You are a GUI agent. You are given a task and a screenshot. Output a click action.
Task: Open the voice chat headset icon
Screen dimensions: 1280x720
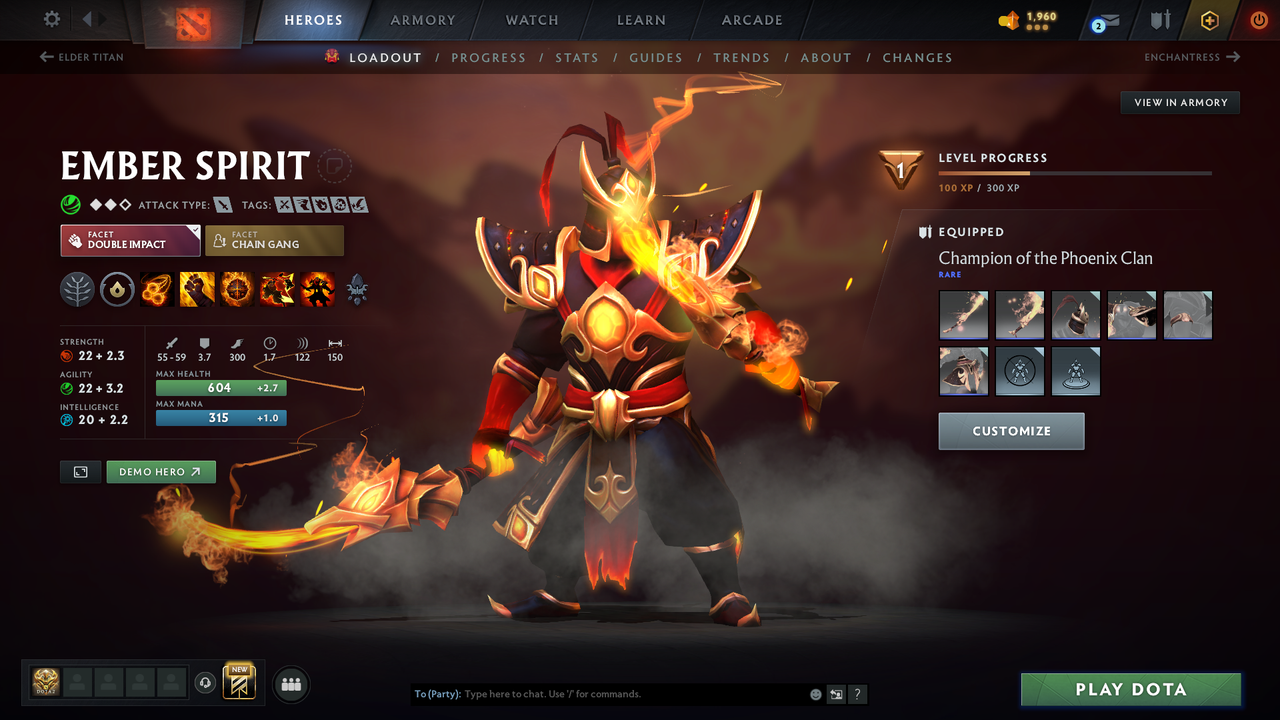pyautogui.click(x=204, y=683)
